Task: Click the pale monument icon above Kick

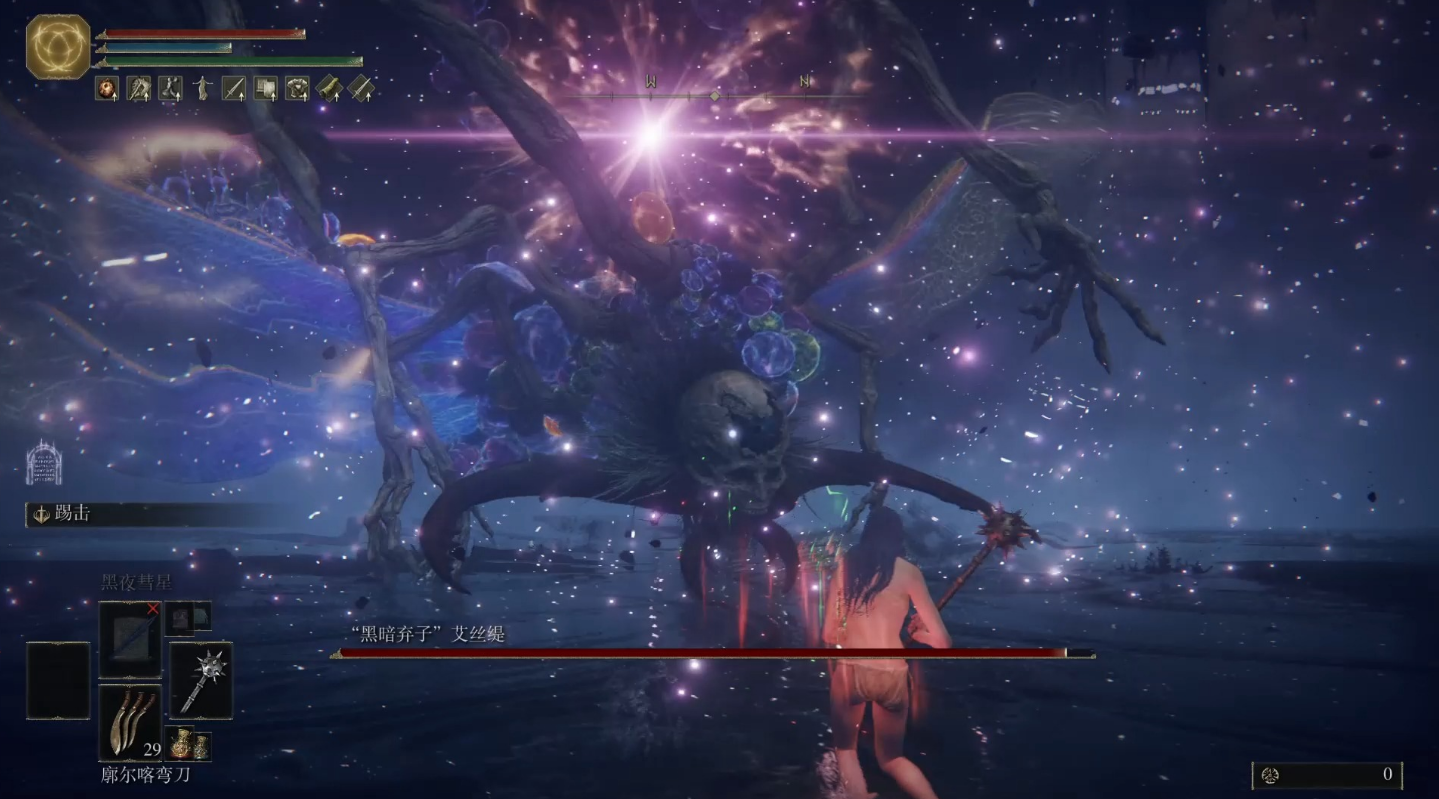Action: pos(44,463)
